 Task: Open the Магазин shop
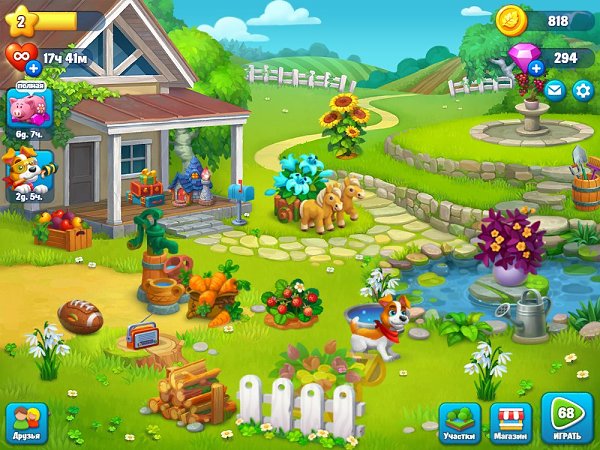coord(511,421)
